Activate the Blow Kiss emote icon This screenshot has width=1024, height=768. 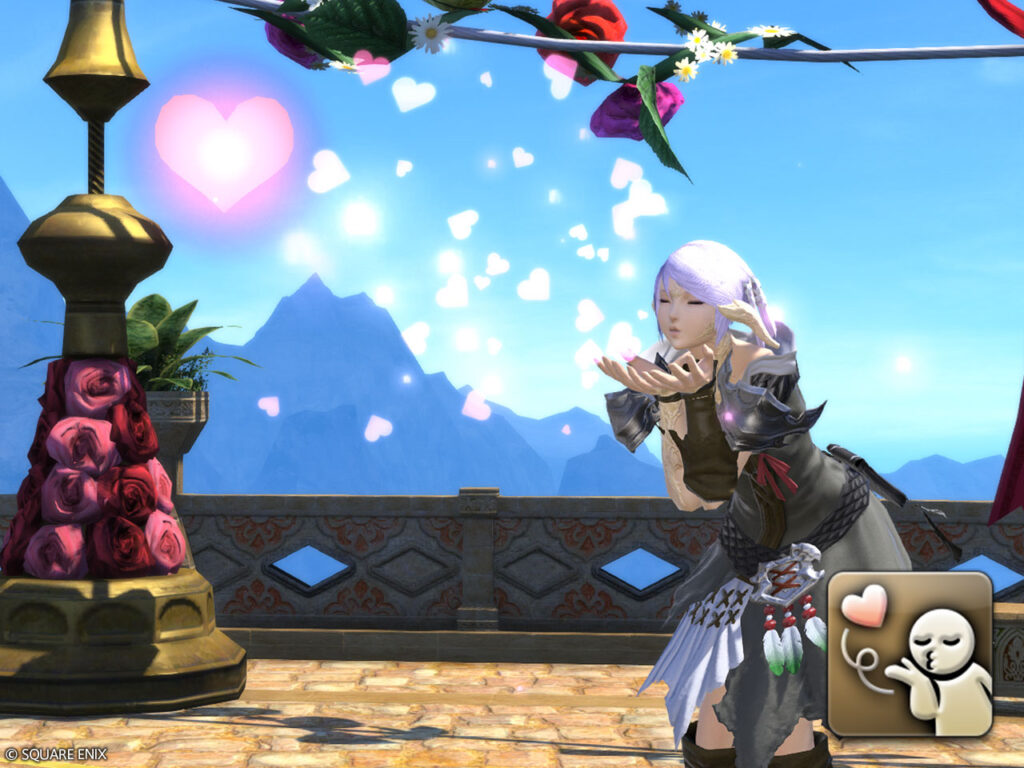(910, 653)
